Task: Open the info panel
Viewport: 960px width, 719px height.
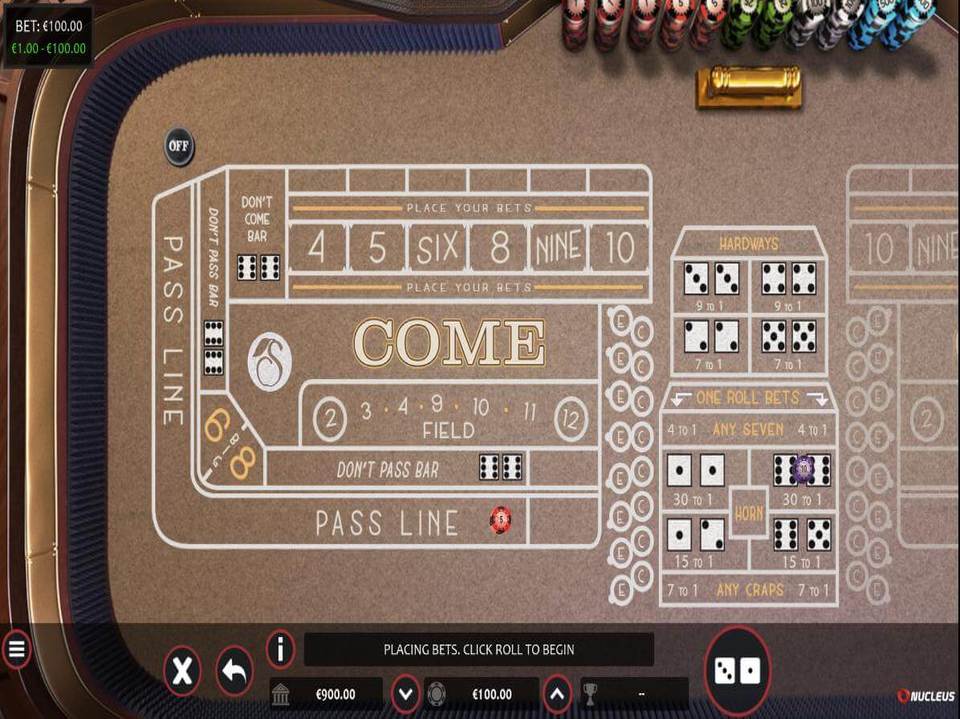Action: (281, 649)
